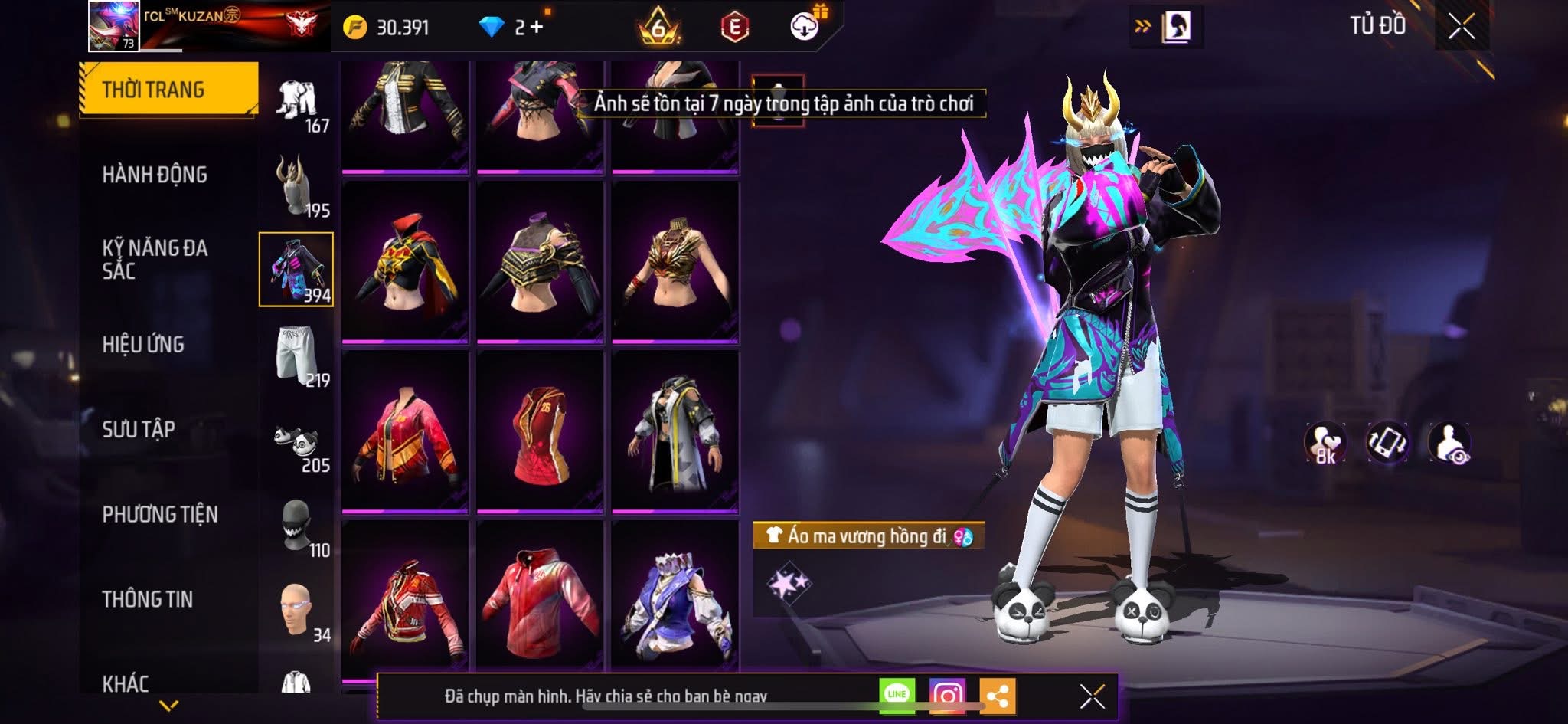Close the wardrobe with top-right X
This screenshot has height=724, width=1568.
1461,27
